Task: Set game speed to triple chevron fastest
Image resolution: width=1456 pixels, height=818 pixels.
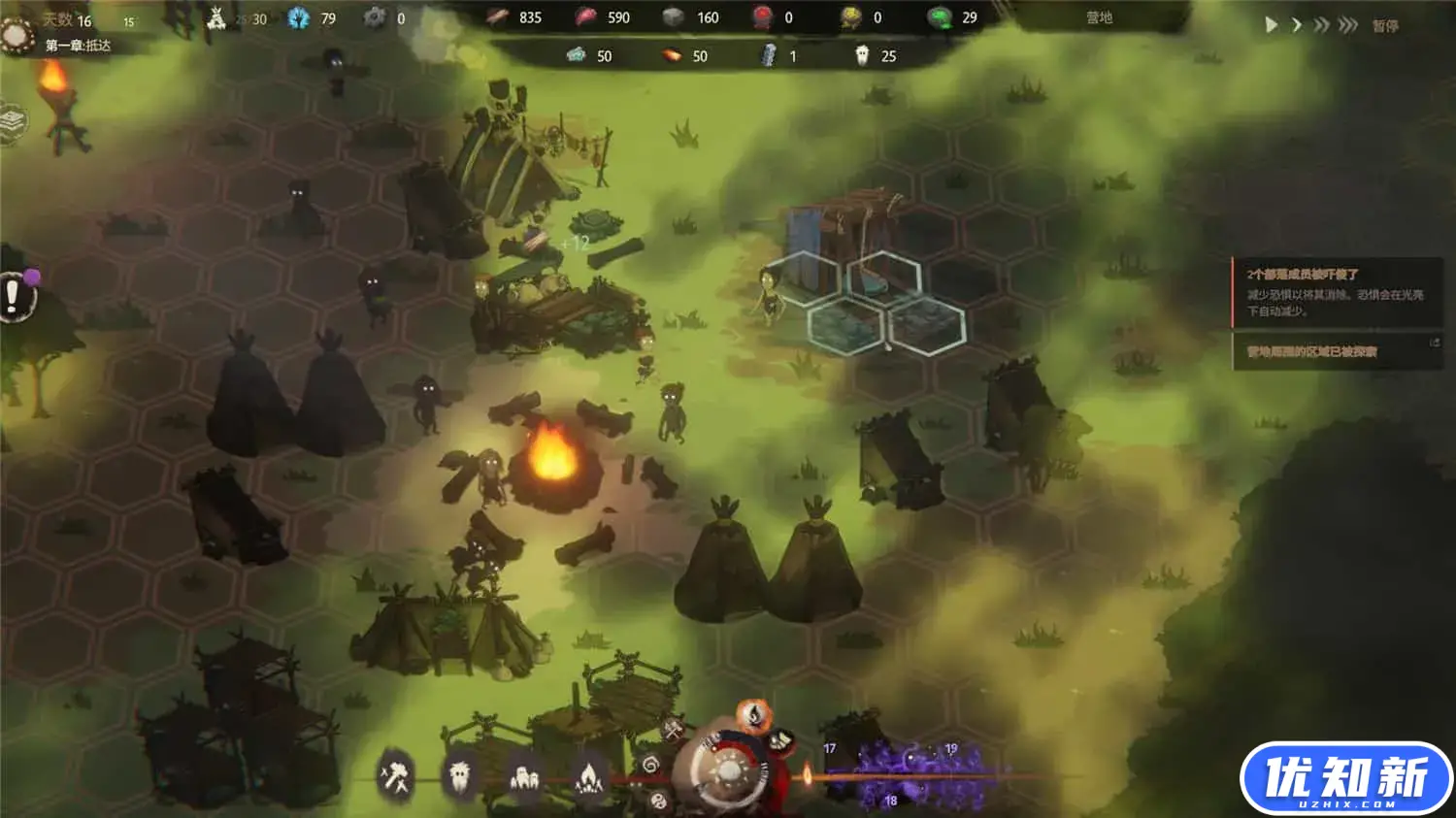Action: (x=1347, y=25)
